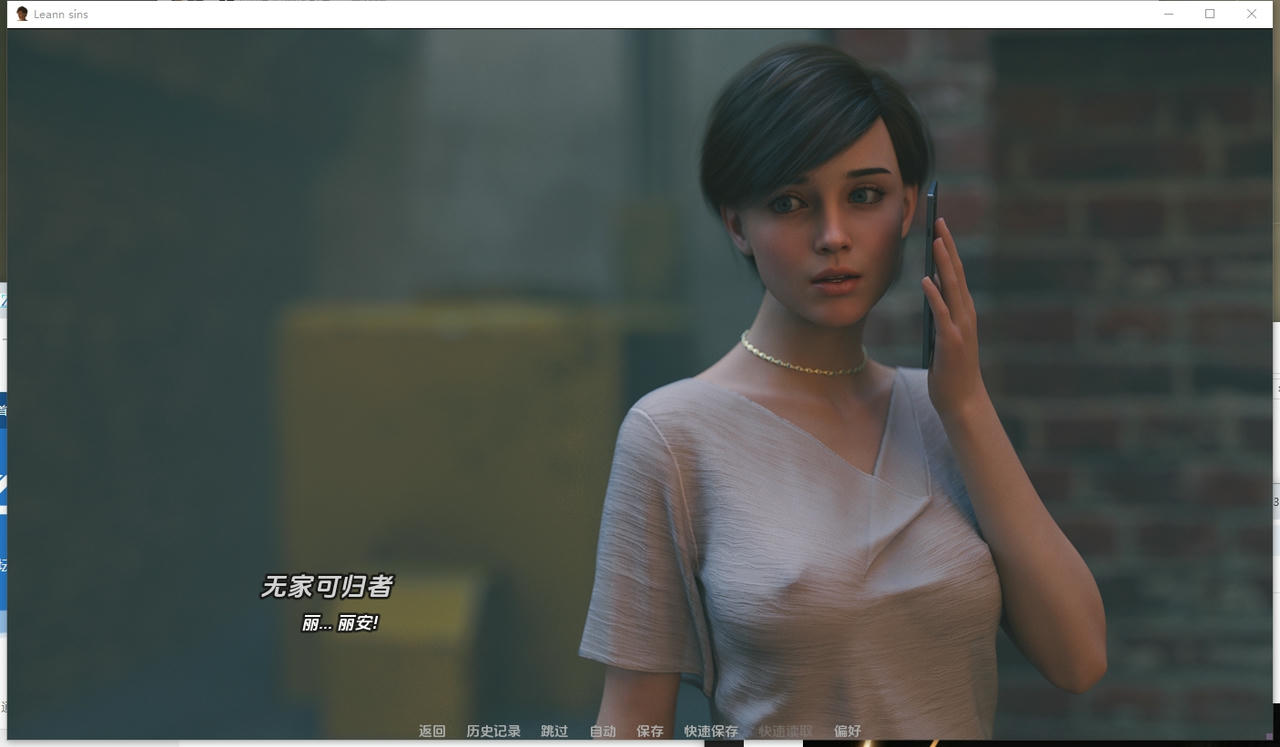Minimize the Leann sins window

pyautogui.click(x=1168, y=13)
